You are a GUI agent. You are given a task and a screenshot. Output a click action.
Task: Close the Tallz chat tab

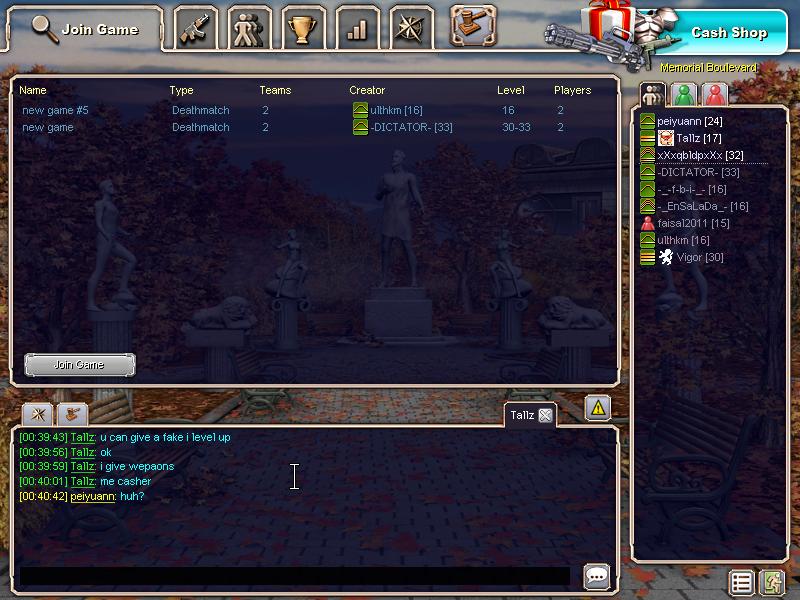click(545, 415)
